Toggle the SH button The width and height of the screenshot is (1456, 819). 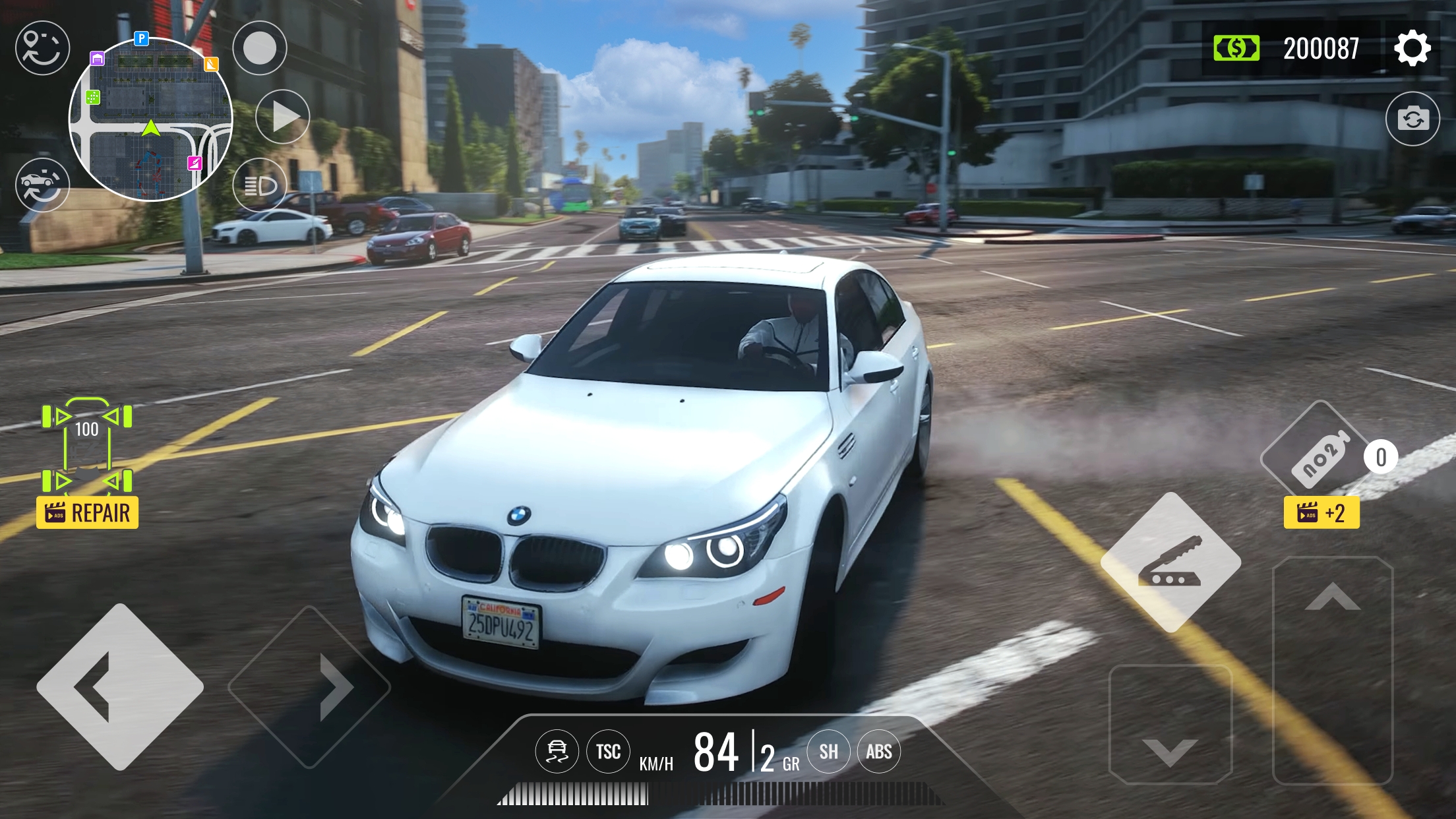[x=828, y=751]
